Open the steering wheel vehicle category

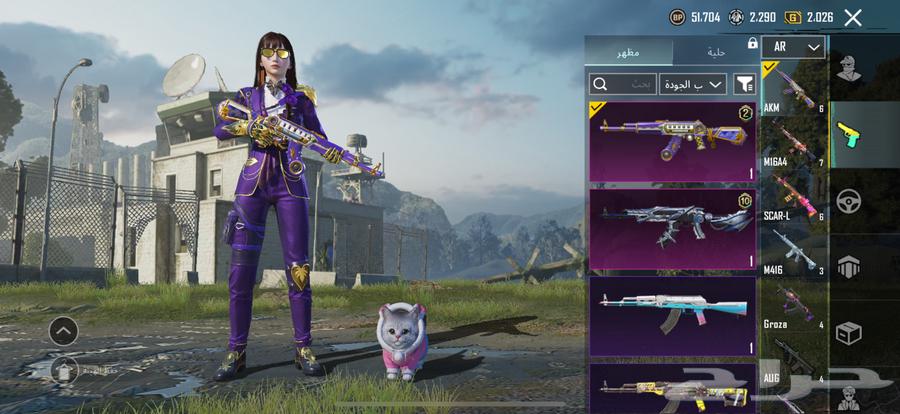pos(849,199)
